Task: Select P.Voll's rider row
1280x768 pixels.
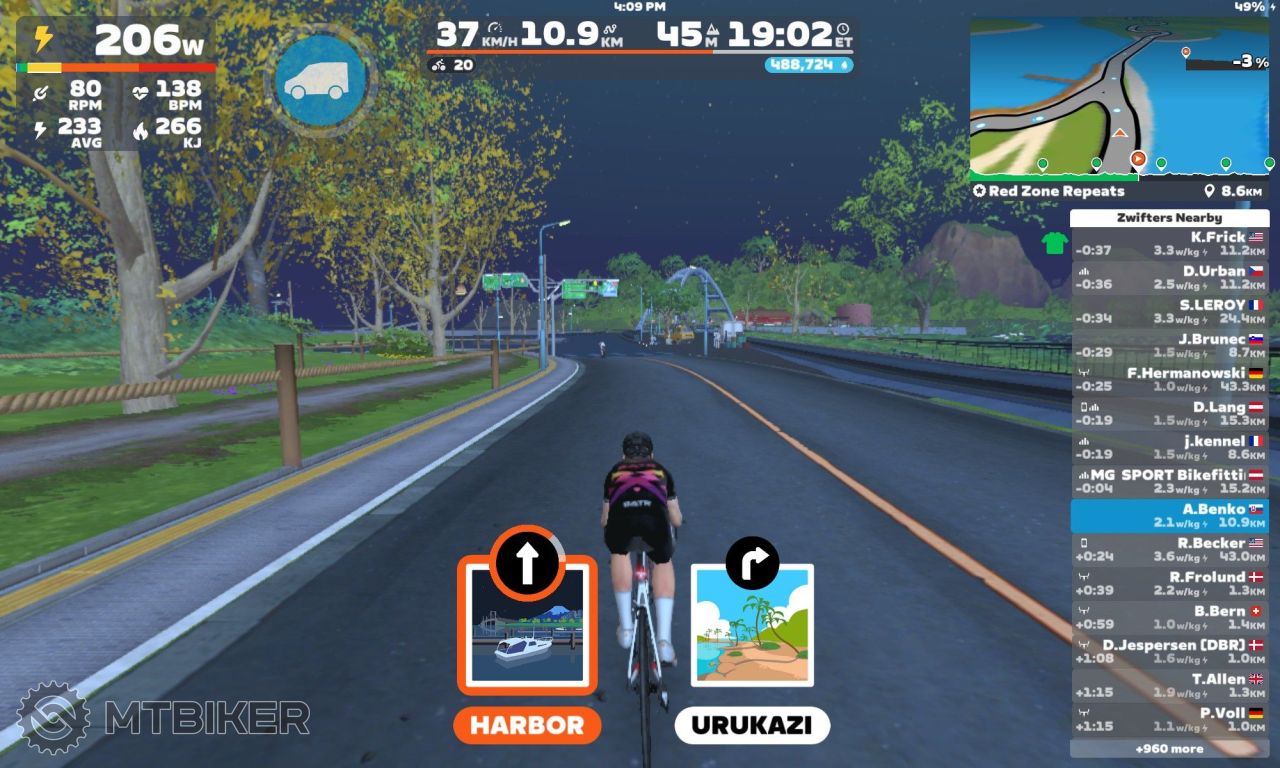Action: (1169, 720)
